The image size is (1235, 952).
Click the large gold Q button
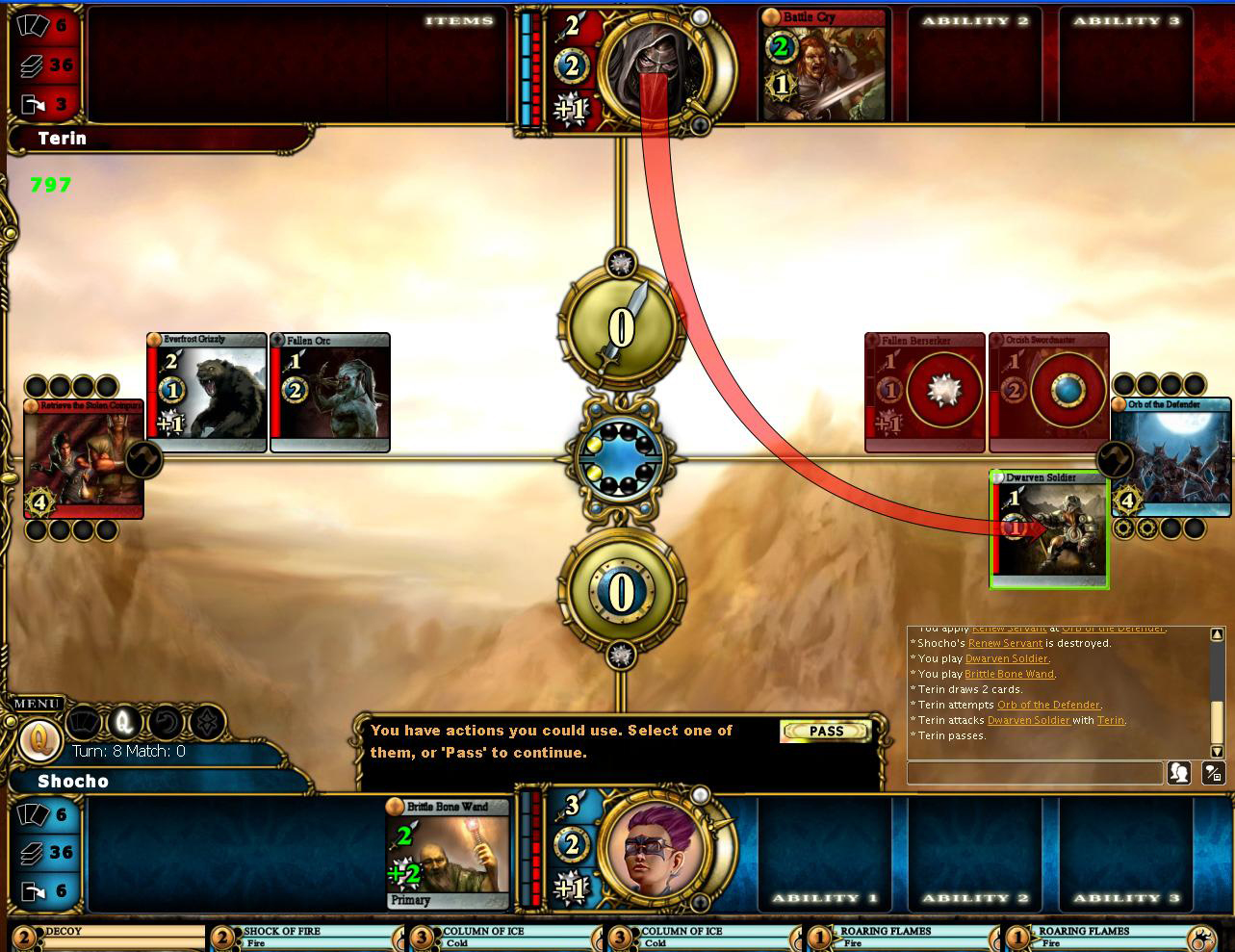coord(39,741)
